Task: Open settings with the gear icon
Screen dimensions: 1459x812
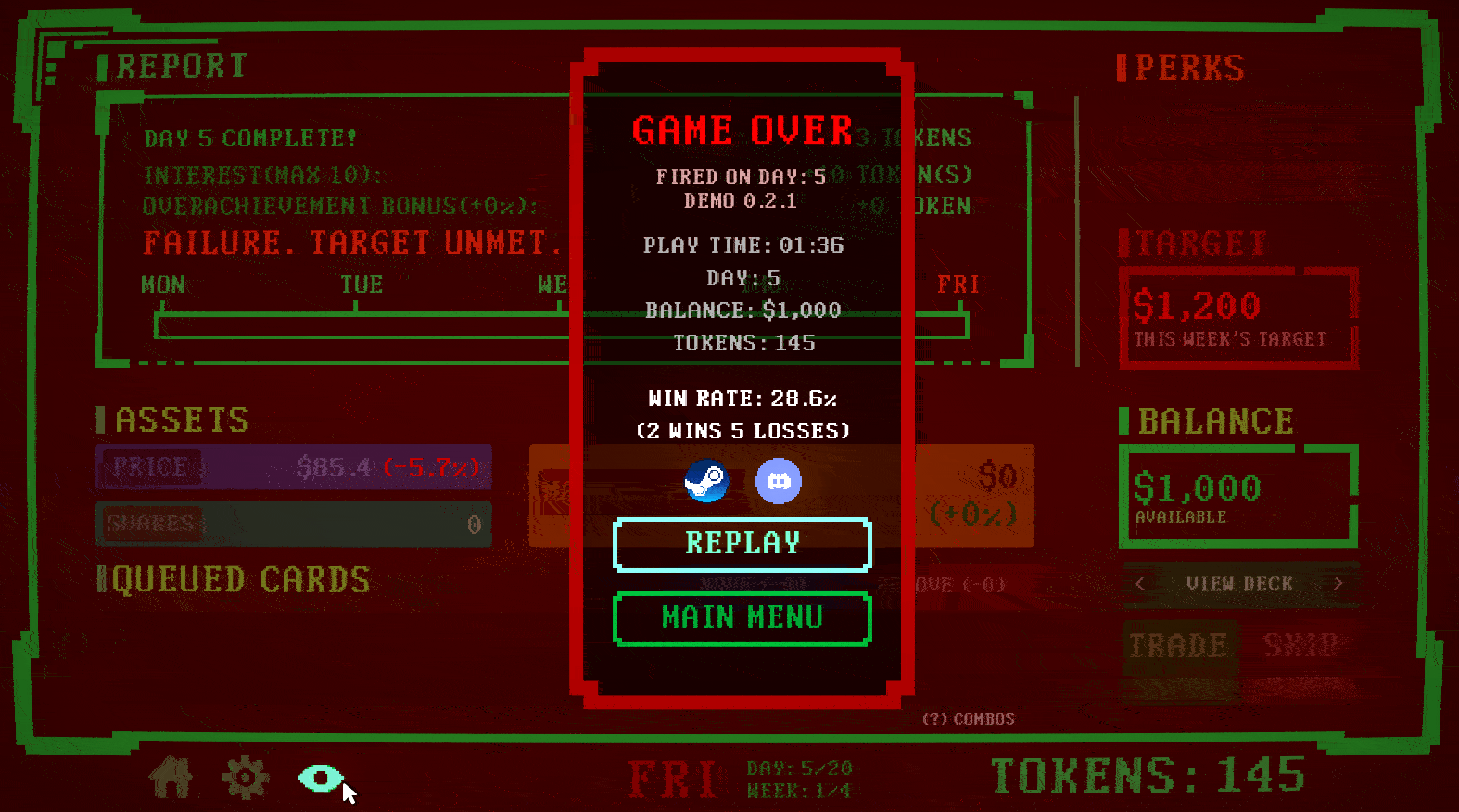Action: click(244, 779)
